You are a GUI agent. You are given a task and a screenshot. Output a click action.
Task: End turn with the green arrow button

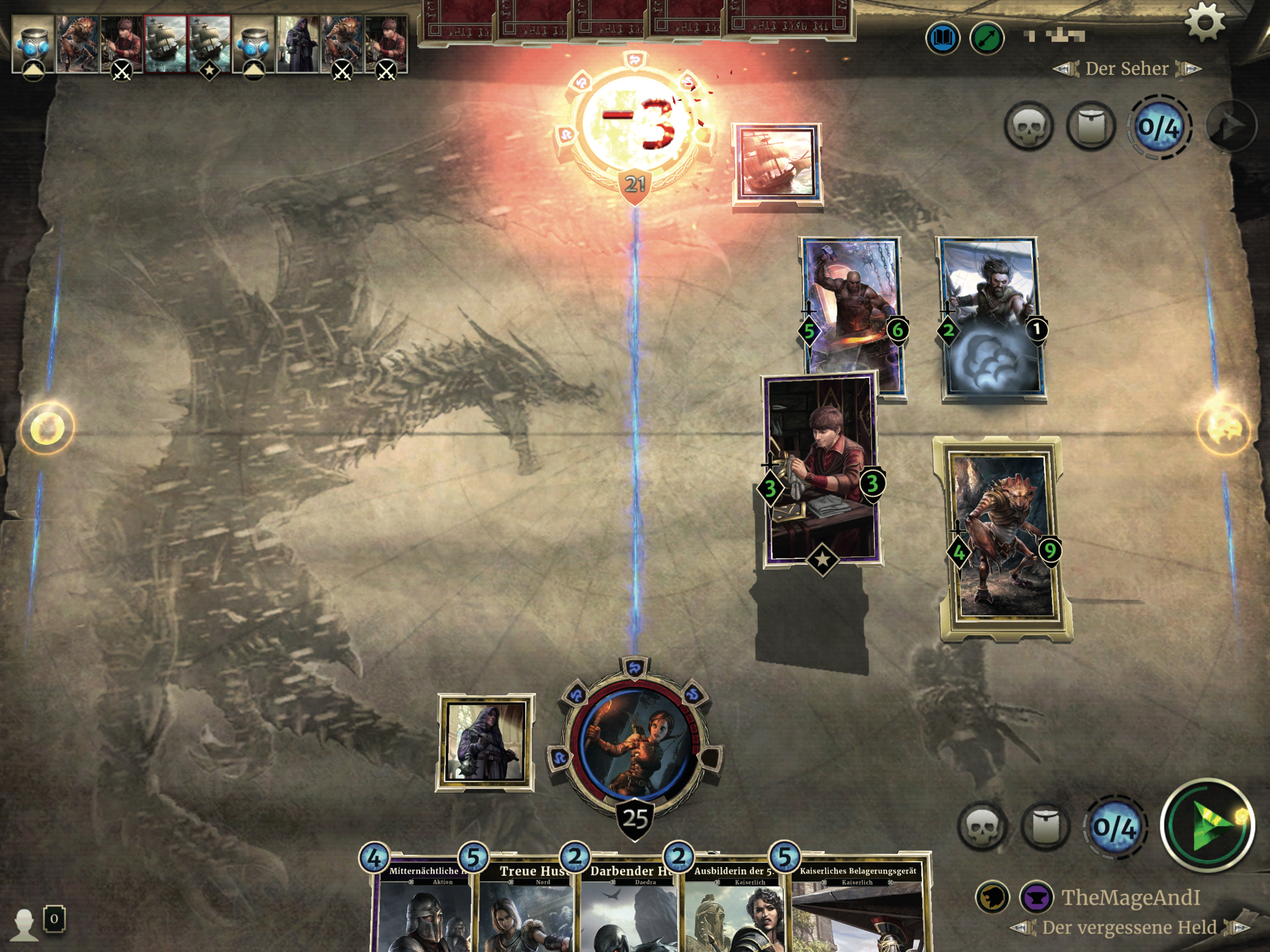click(1207, 825)
